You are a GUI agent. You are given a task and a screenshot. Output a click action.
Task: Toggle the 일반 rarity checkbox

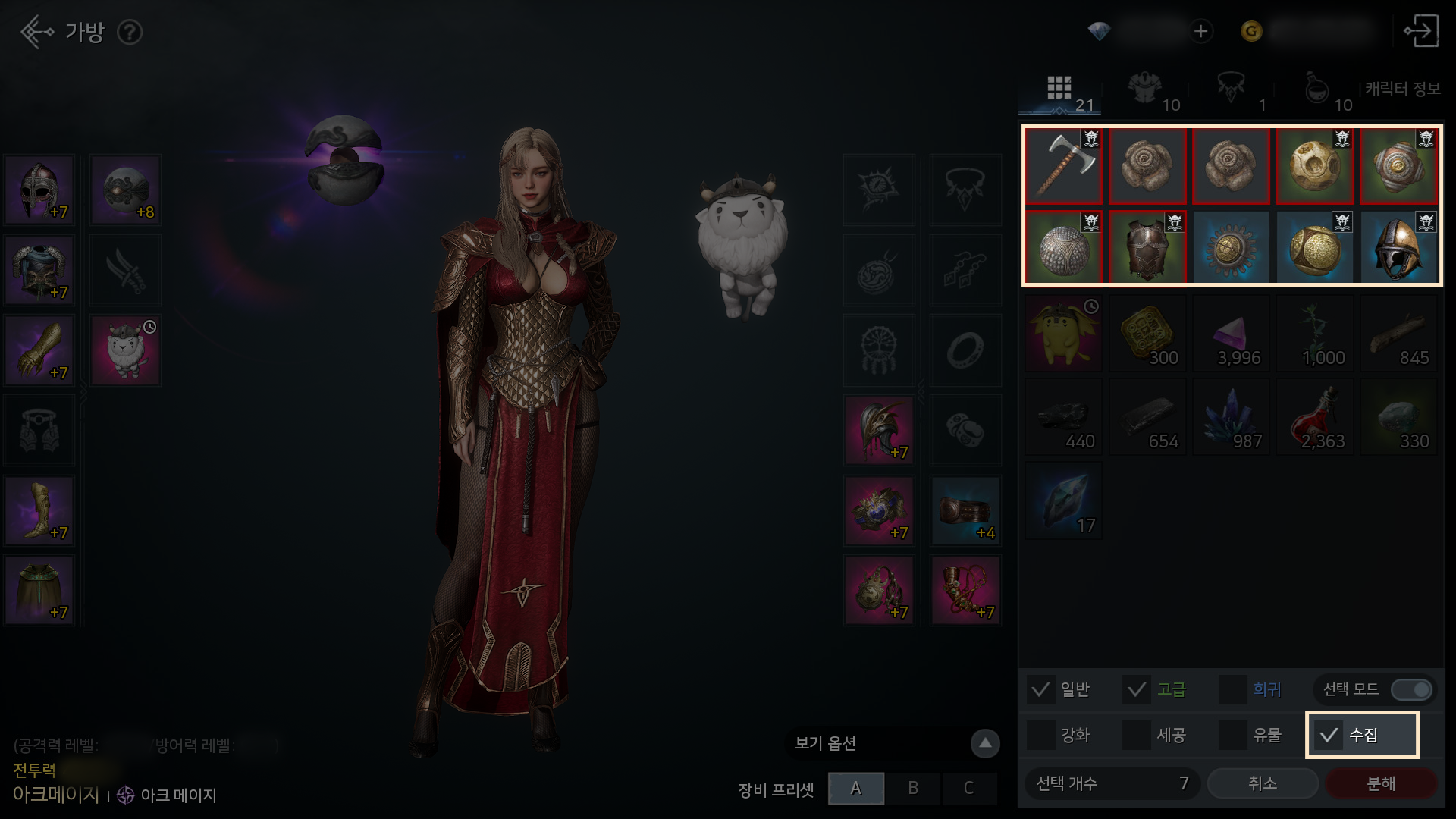[1040, 689]
